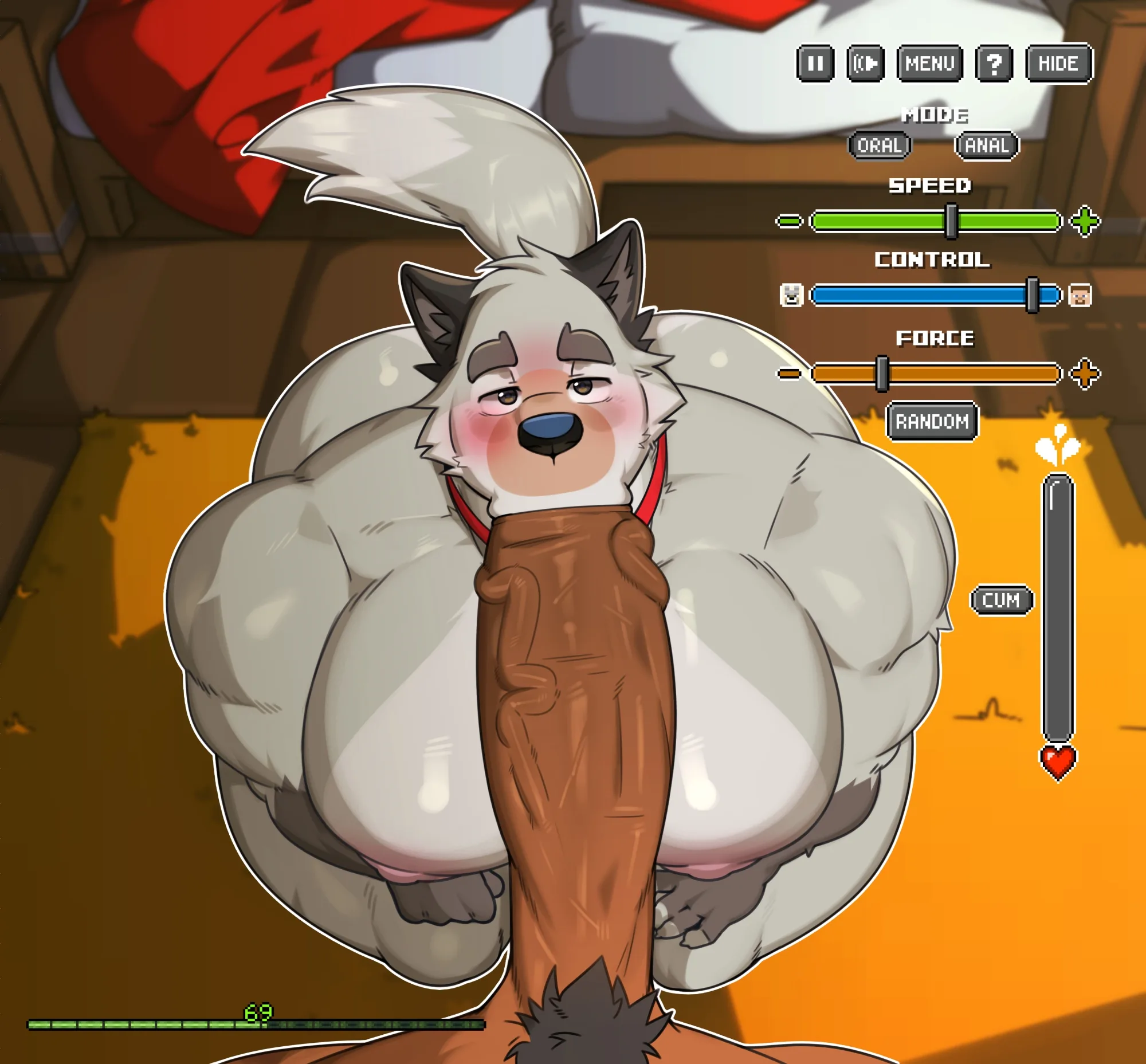Increase speed with the green plus button
The width and height of the screenshot is (1146, 1064).
pyautogui.click(x=1085, y=221)
